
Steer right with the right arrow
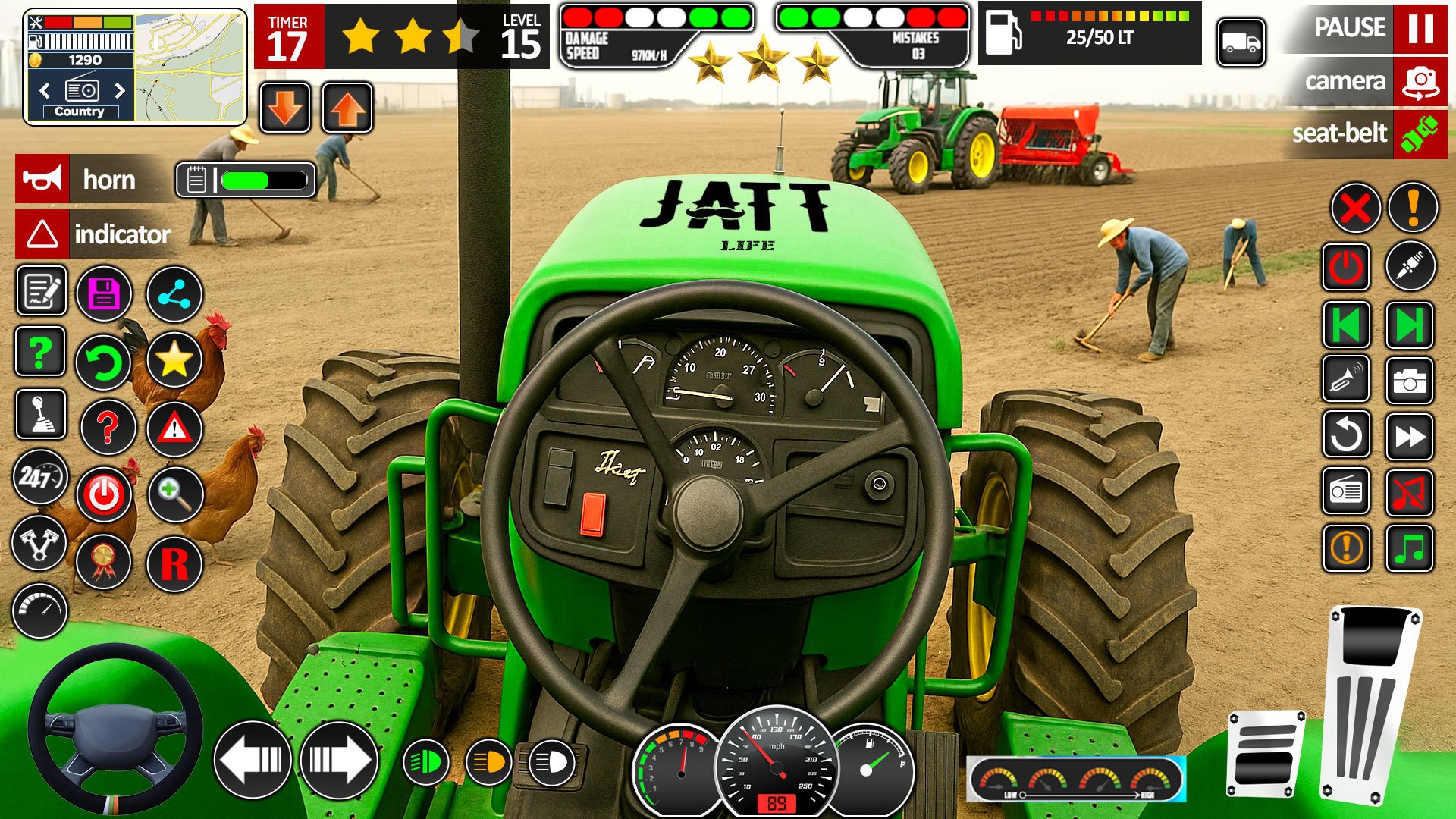coord(339,759)
